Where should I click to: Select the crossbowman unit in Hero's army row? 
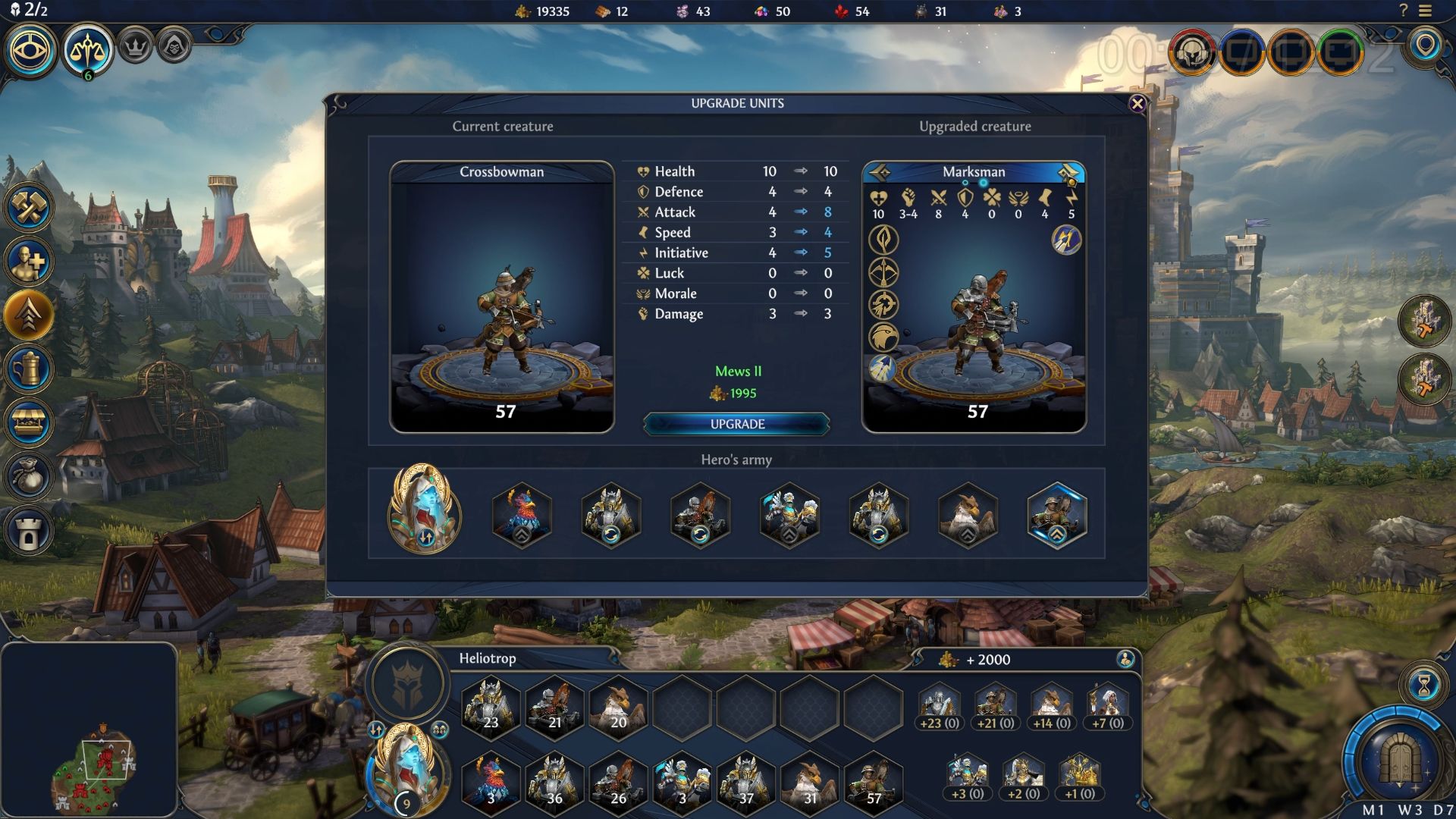(x=1056, y=513)
